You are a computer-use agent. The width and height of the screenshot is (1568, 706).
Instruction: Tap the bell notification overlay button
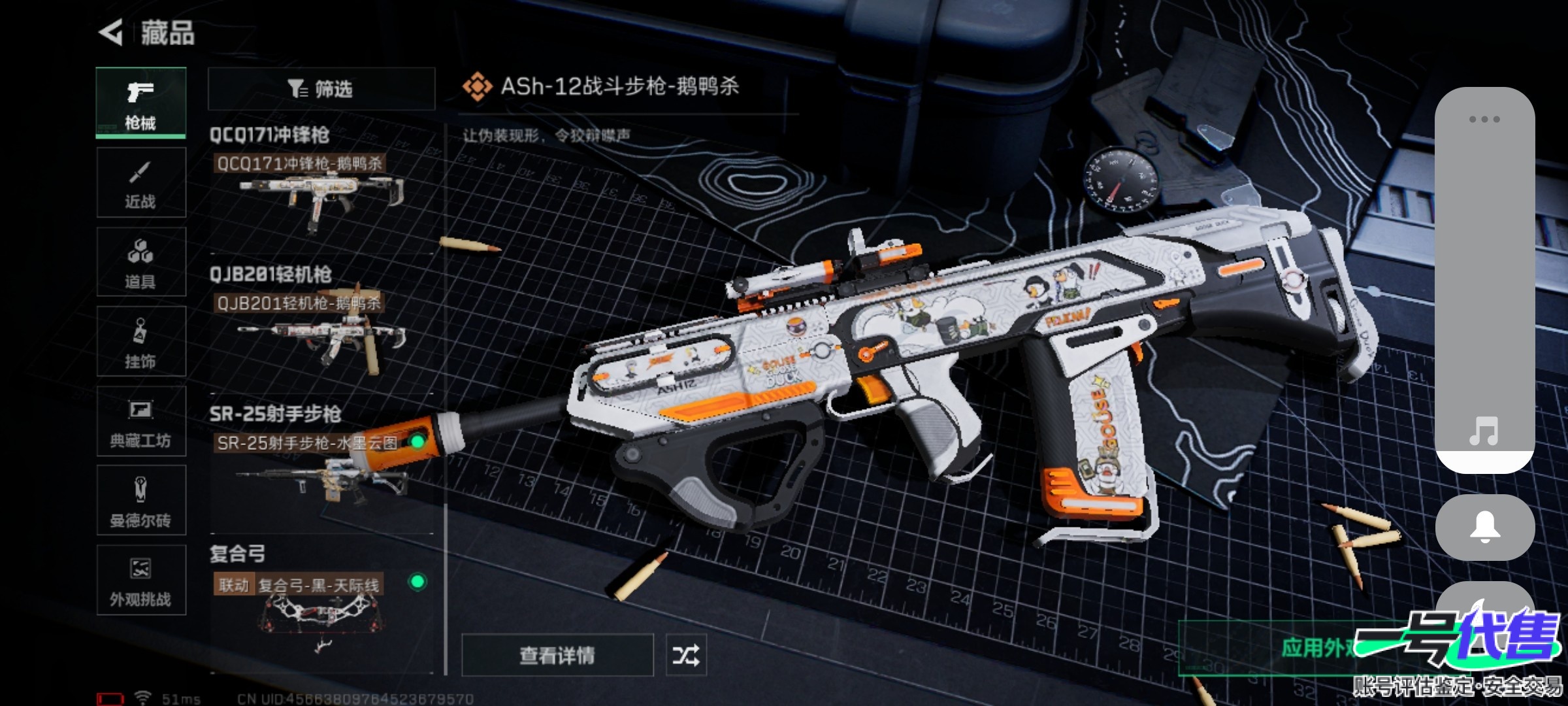[x=1484, y=527]
